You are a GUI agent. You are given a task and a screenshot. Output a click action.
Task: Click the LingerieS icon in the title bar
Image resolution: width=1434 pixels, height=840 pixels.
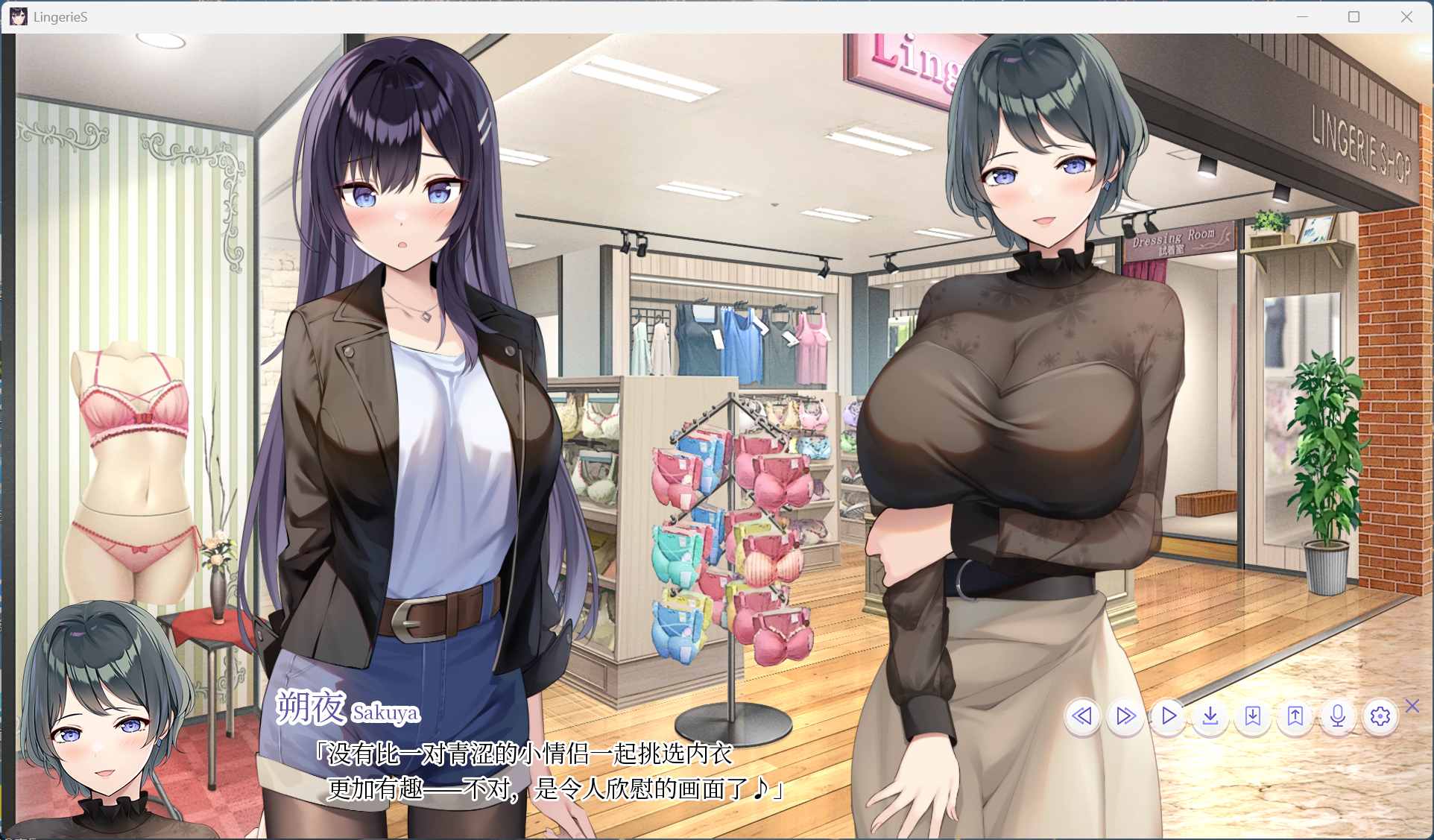click(x=17, y=16)
